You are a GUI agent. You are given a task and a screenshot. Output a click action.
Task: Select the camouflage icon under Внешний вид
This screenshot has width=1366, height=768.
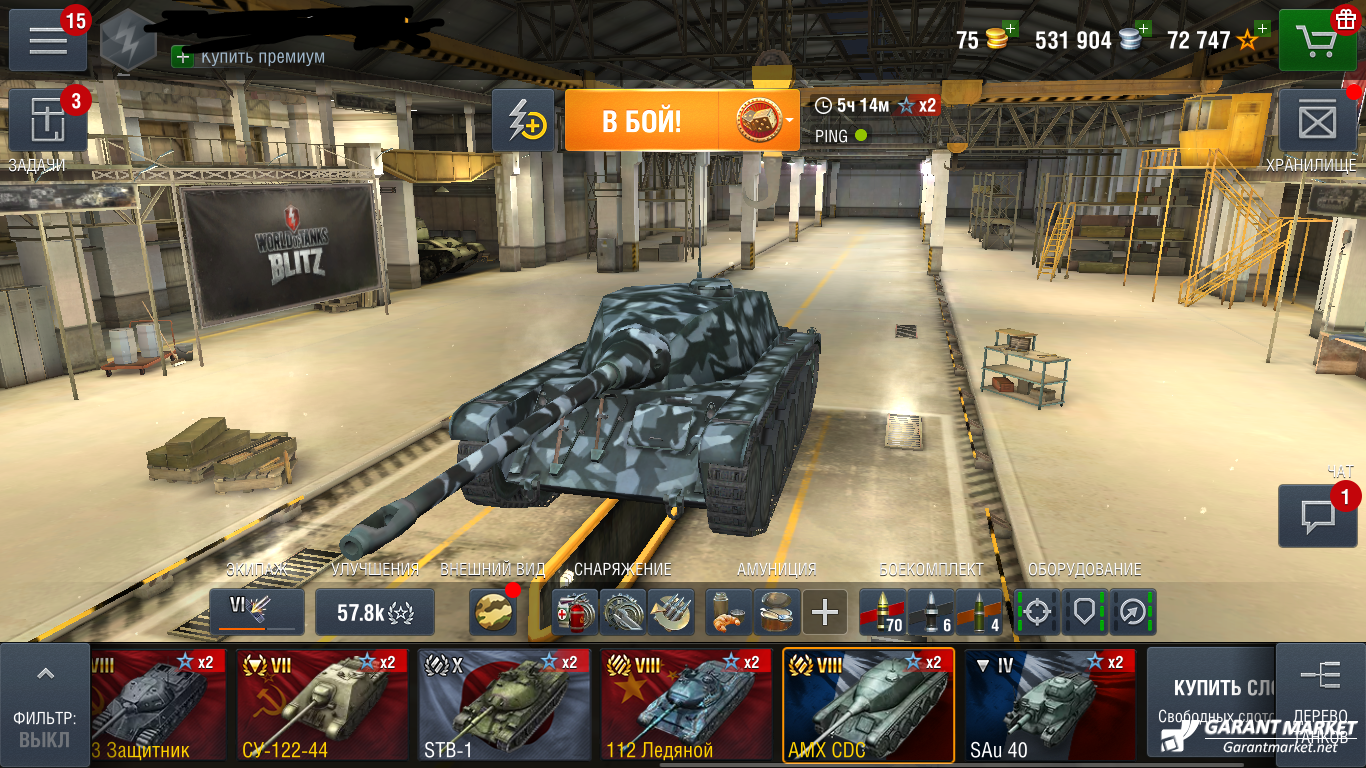[493, 612]
